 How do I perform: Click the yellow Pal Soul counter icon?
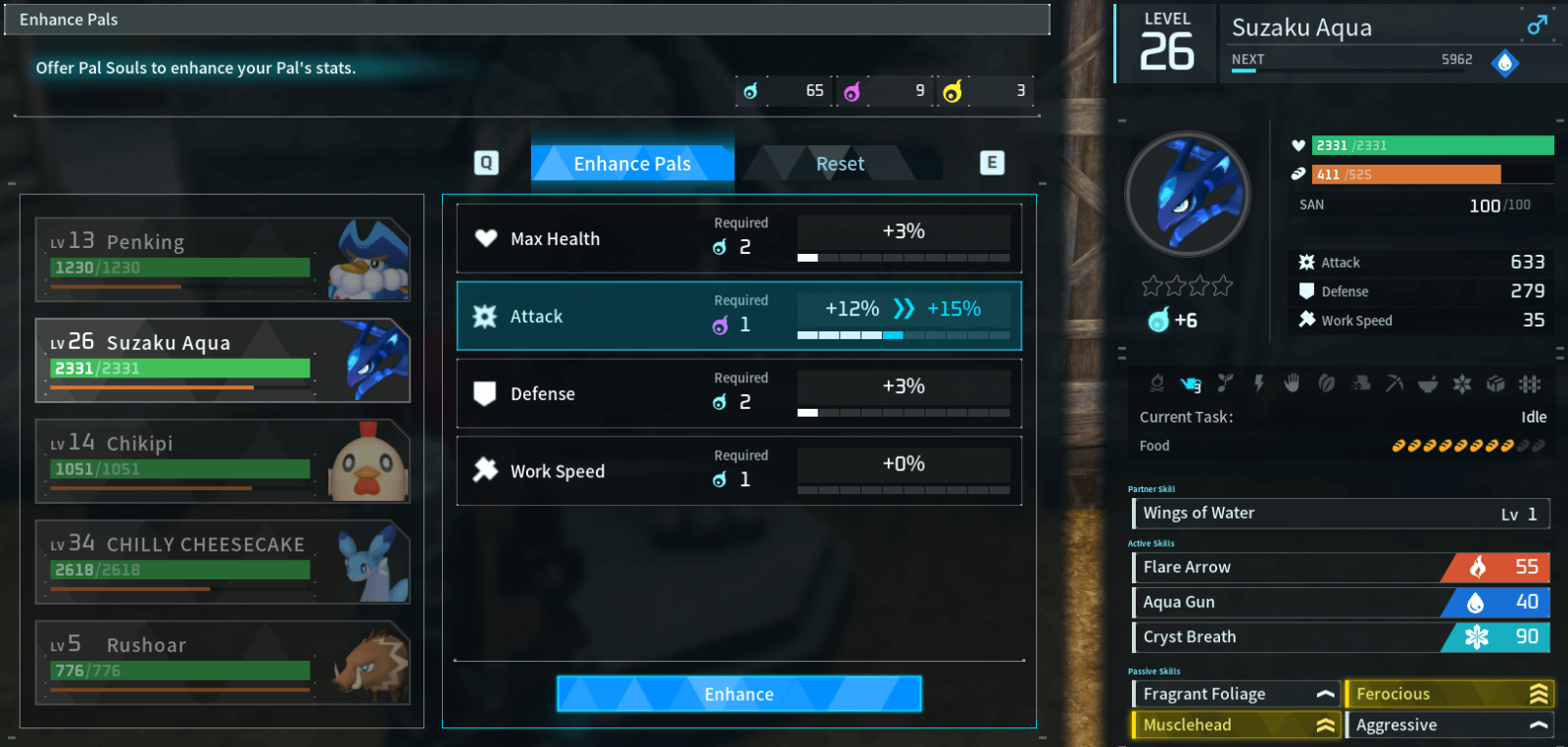[x=953, y=90]
